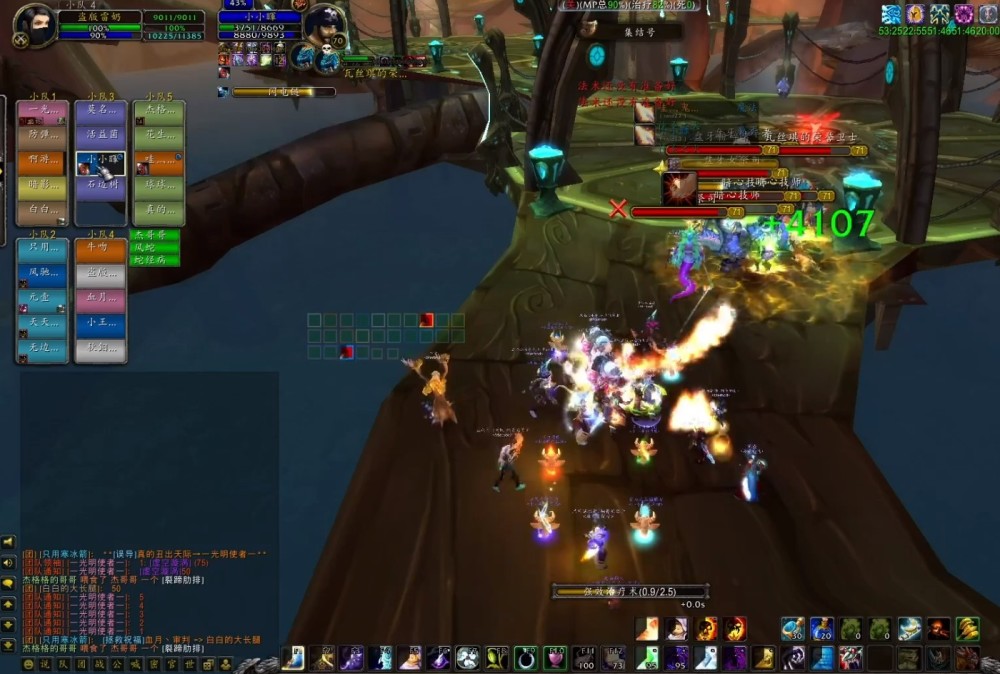
Task: Pick the green 杰哥哥 pet frame
Action: (x=155, y=235)
